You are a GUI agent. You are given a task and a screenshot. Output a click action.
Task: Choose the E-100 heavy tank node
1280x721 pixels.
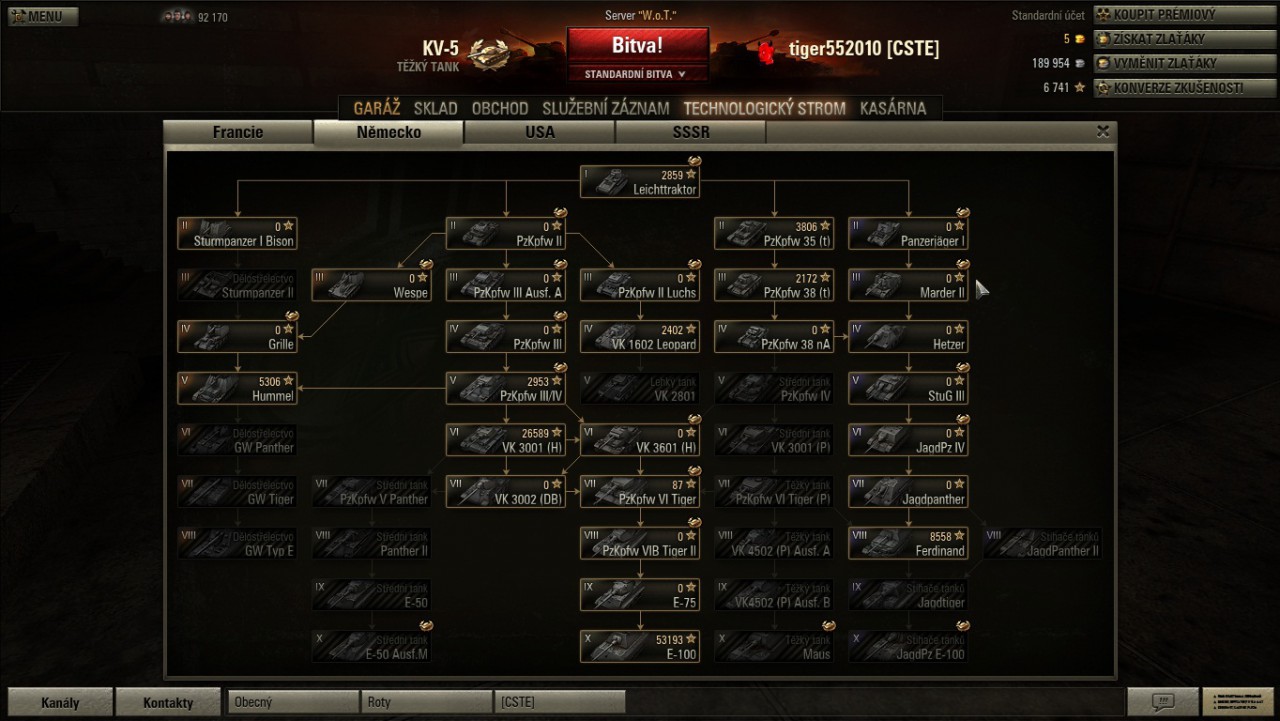click(x=640, y=647)
